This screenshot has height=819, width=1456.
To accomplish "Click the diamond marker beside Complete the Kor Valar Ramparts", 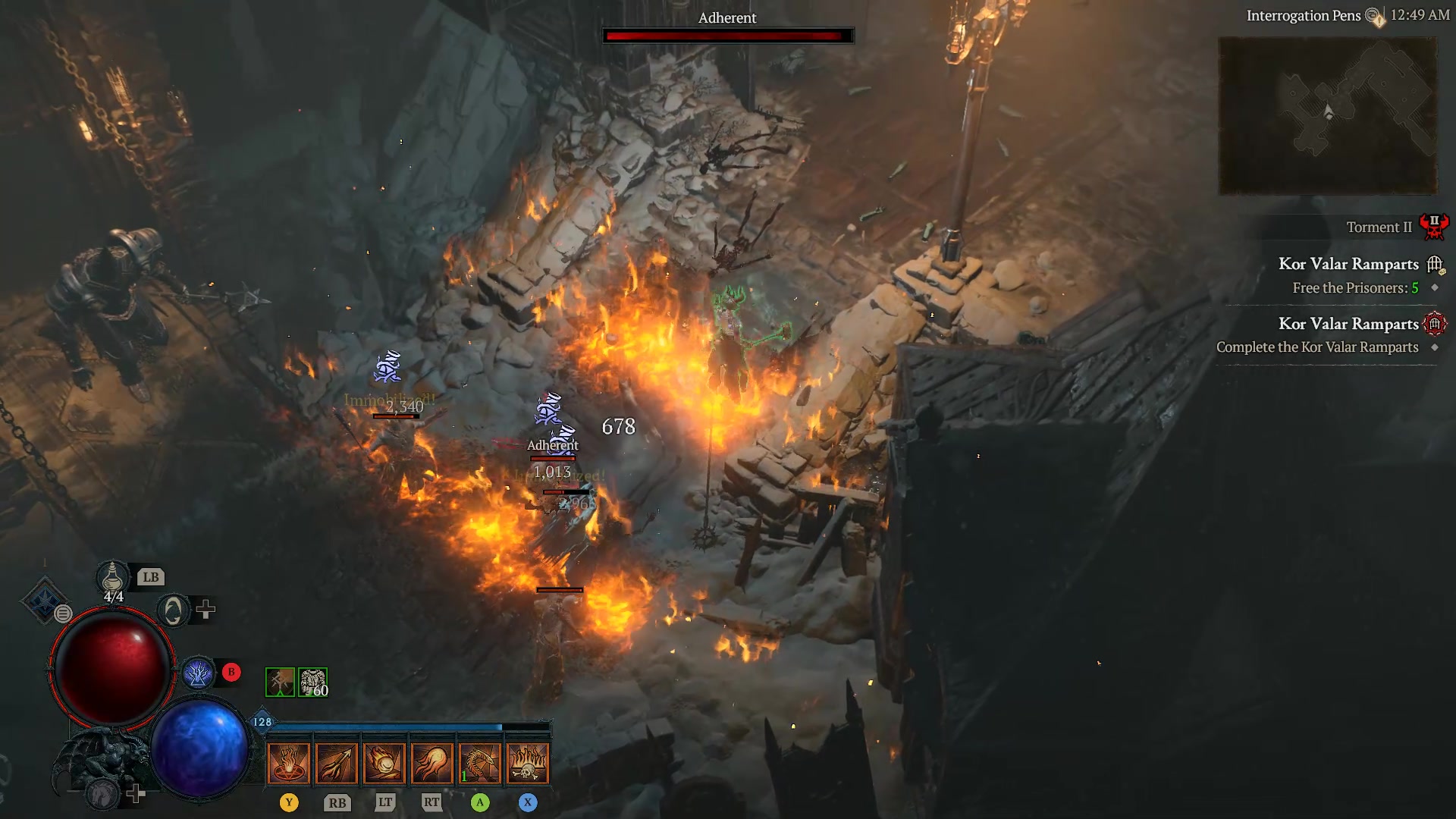I will [1434, 347].
